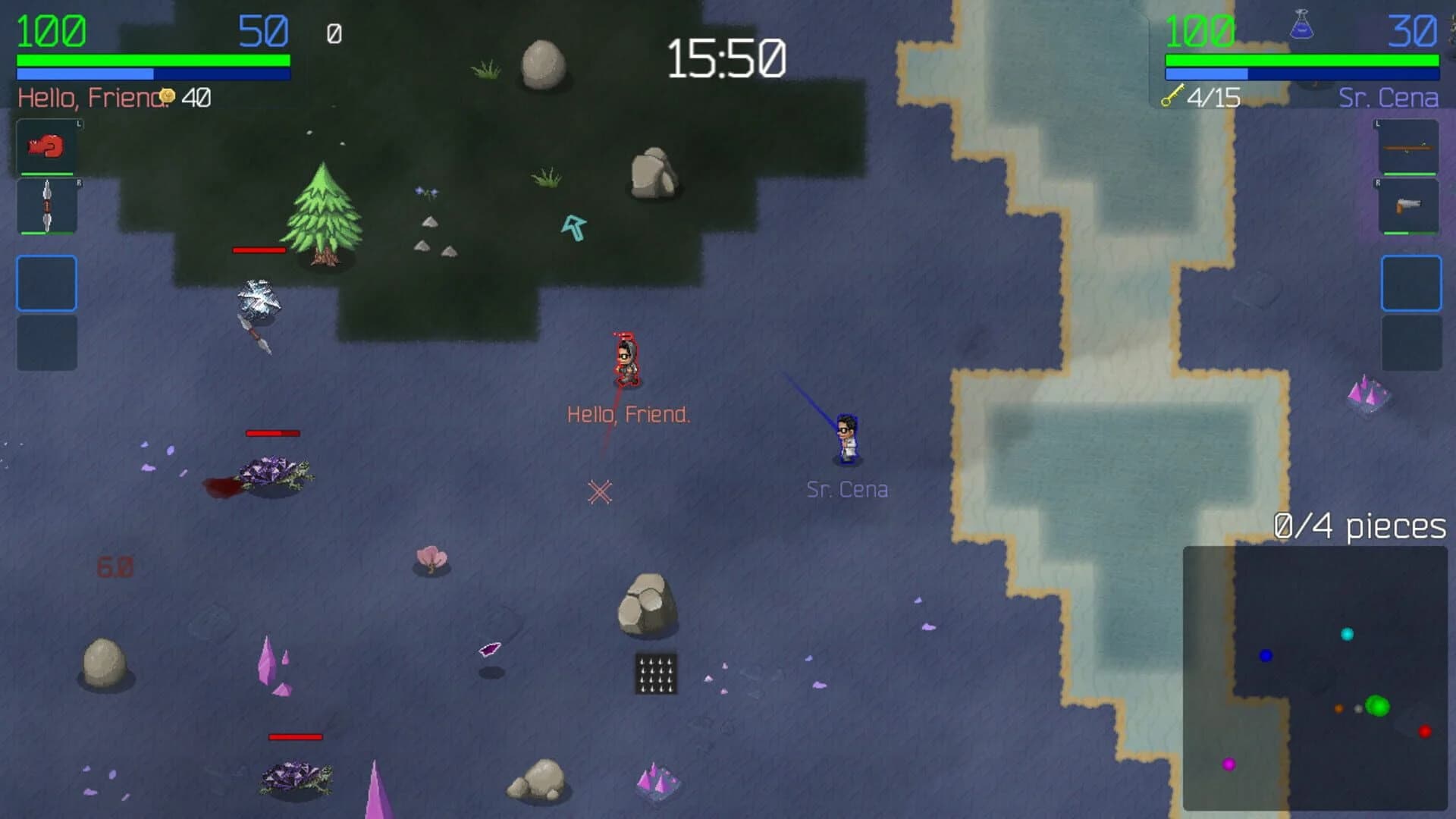Select the Sr. Cena nameplate label
Screen dimensions: 1456x819
click(847, 489)
